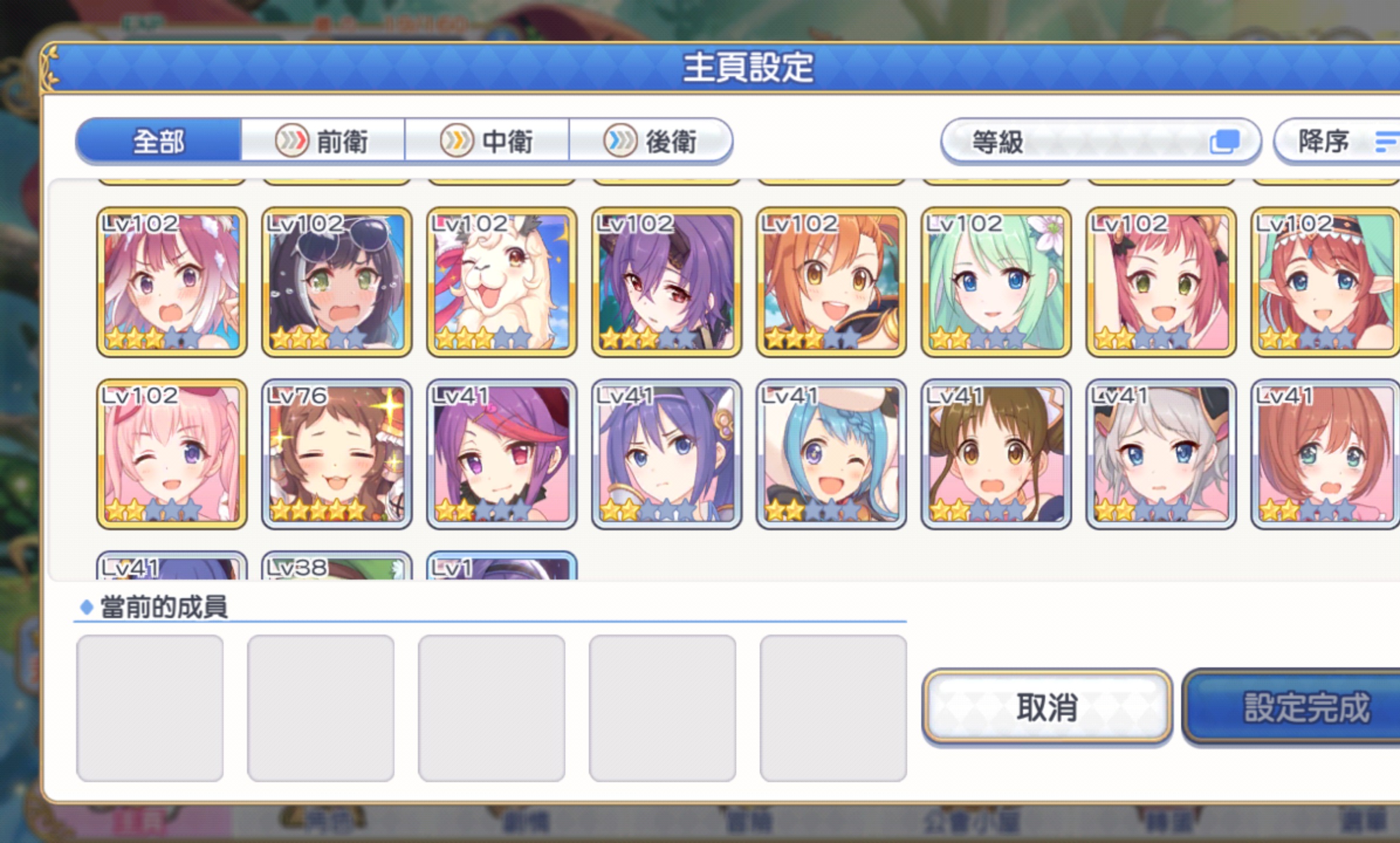Pick the partly hidden Lv38 character
This screenshot has height=843, width=1400.
[337, 567]
